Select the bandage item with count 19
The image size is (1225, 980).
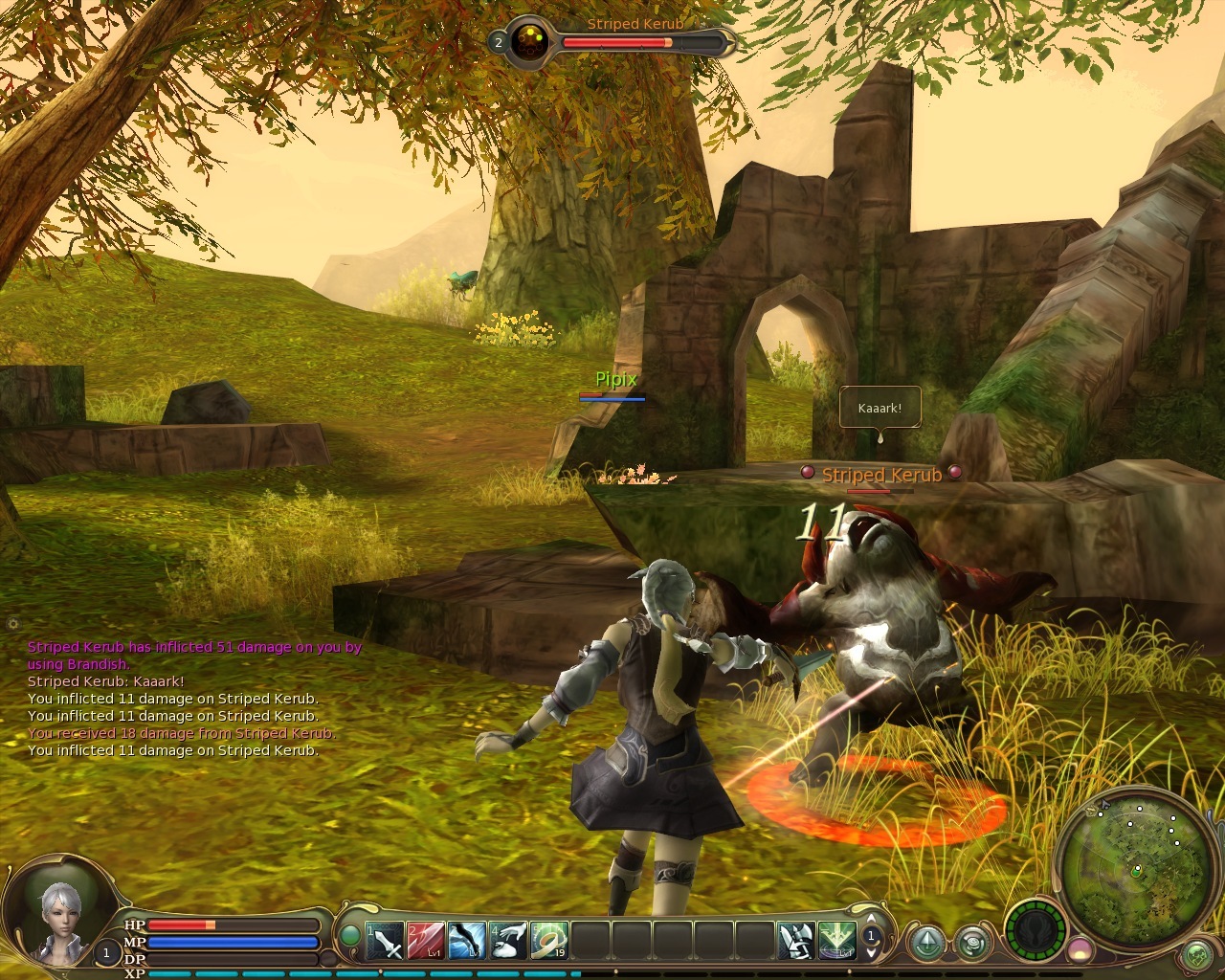pos(549,941)
